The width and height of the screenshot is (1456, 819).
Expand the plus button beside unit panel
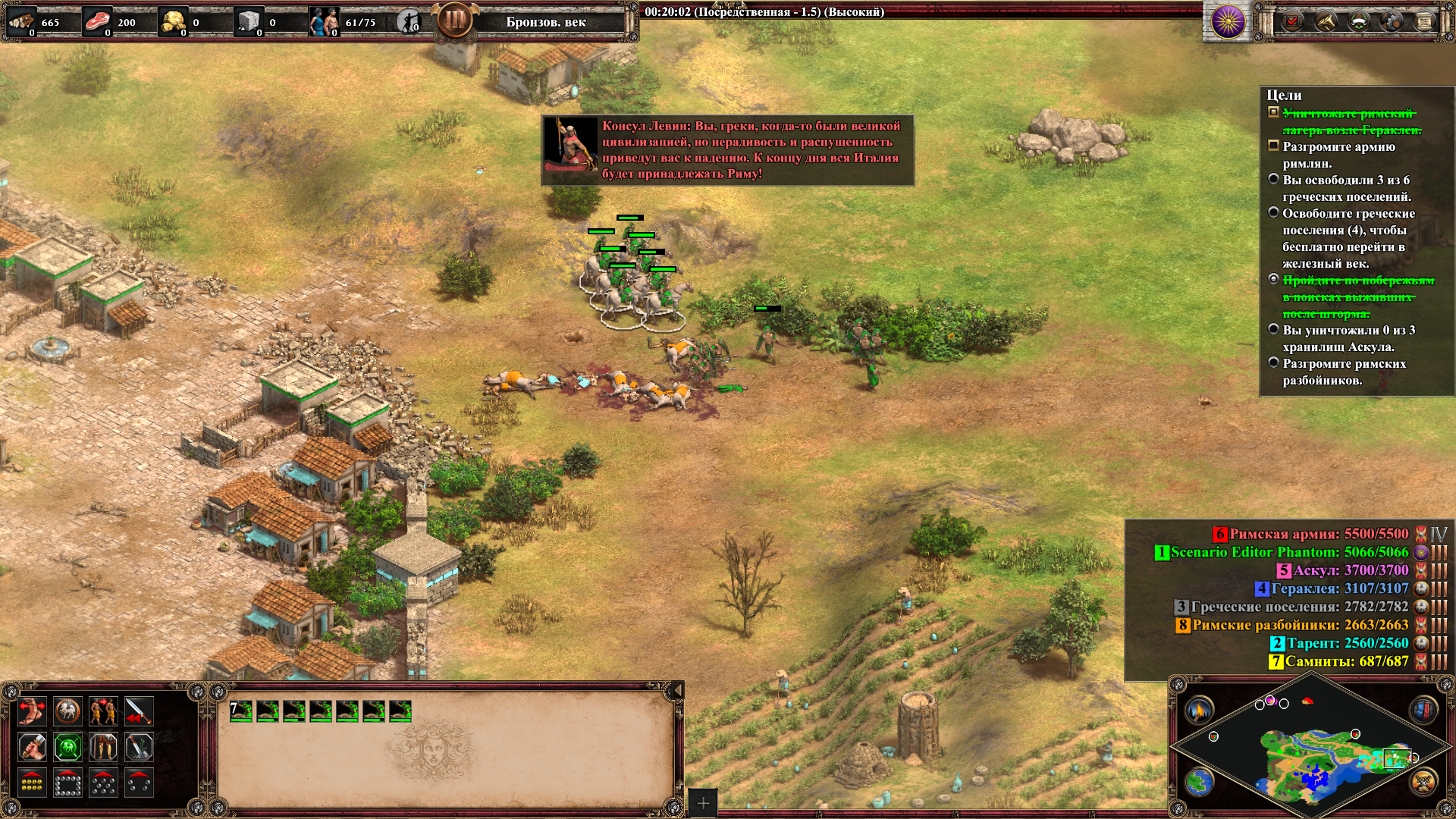coord(703,803)
